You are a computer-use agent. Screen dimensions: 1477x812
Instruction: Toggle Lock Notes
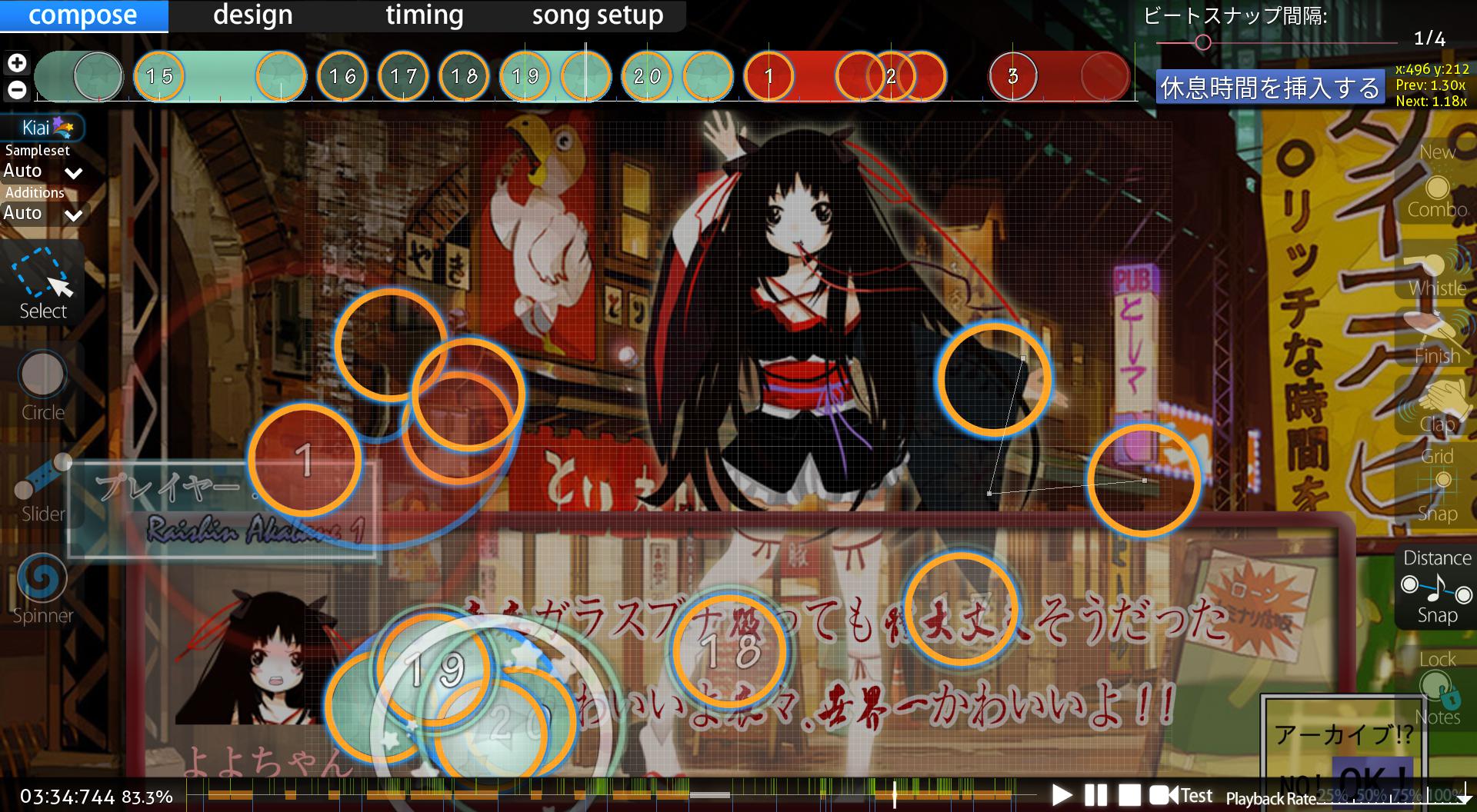[1436, 687]
